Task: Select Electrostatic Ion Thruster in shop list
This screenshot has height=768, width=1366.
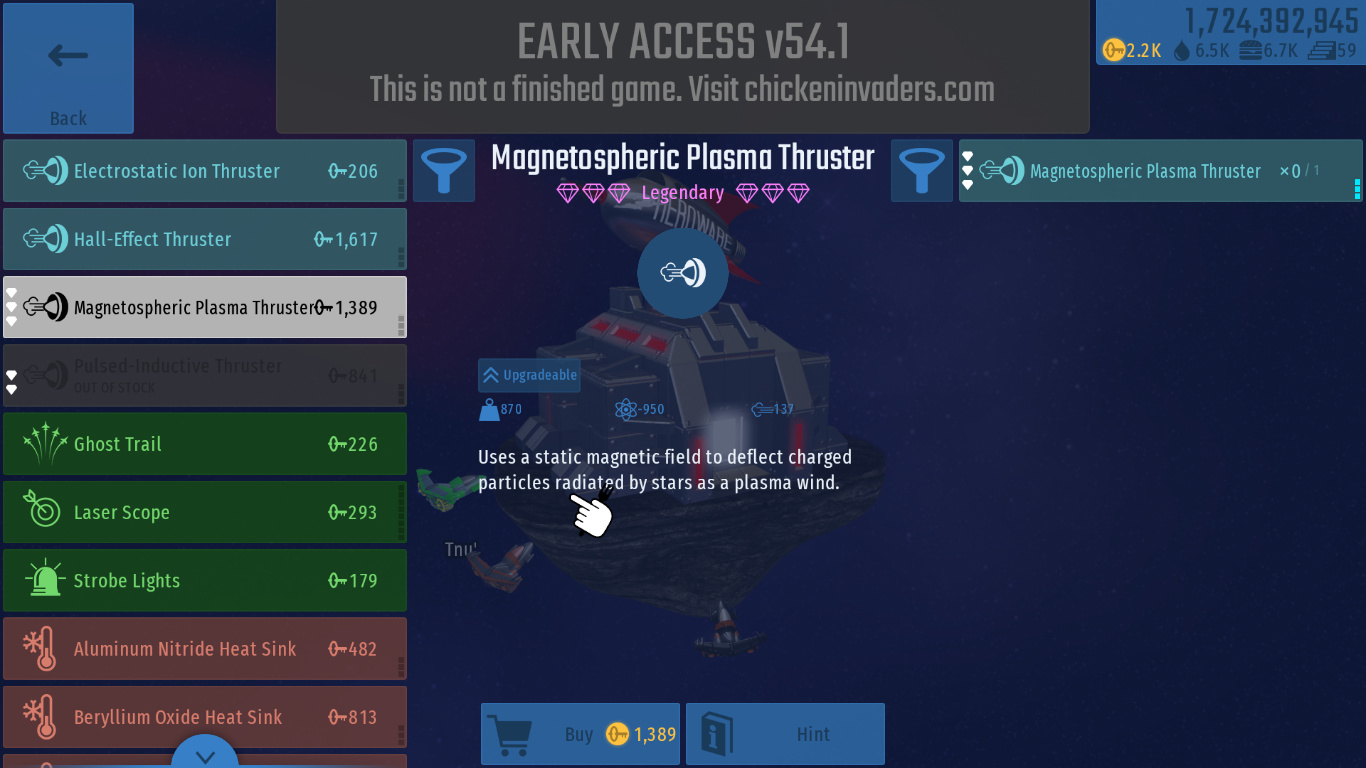Action: click(x=205, y=171)
